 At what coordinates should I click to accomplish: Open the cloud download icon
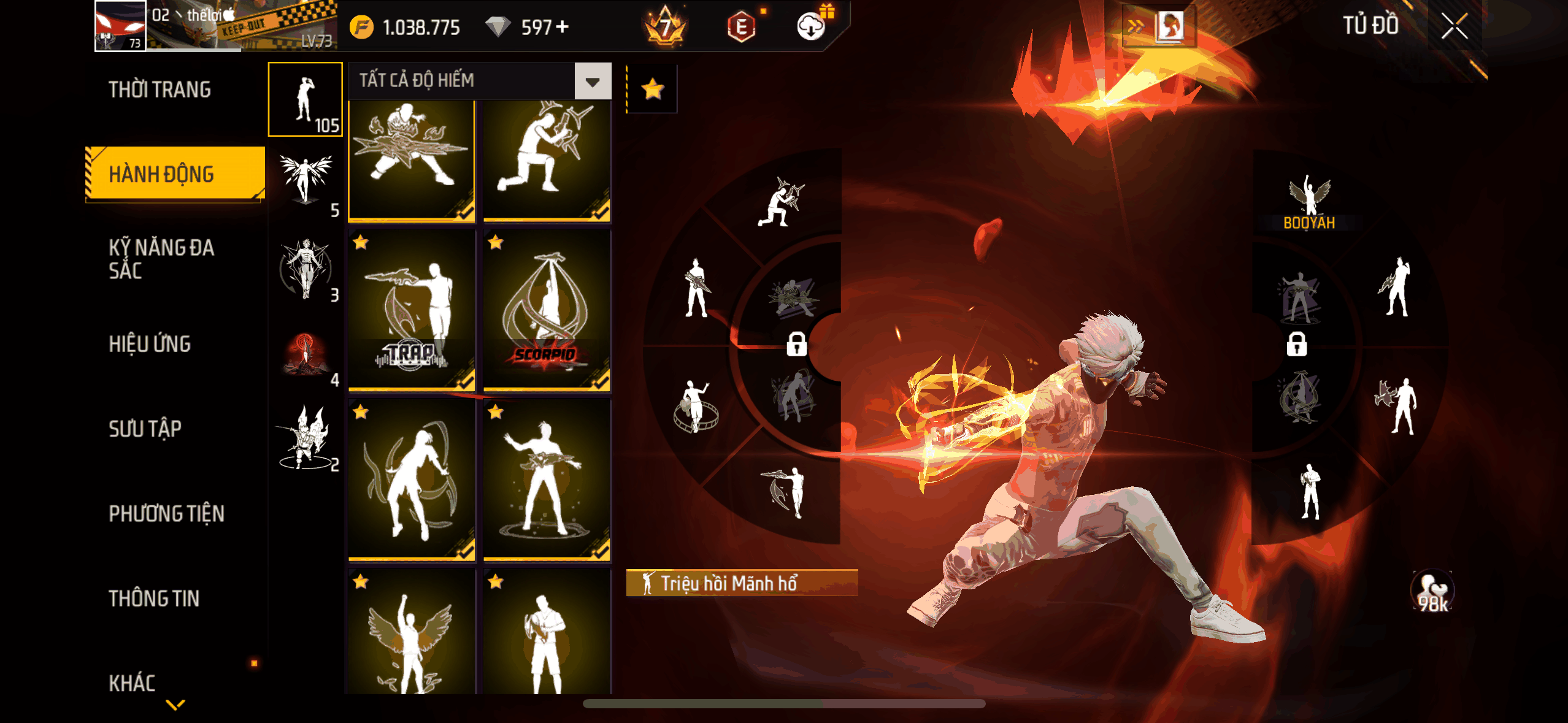[x=810, y=27]
